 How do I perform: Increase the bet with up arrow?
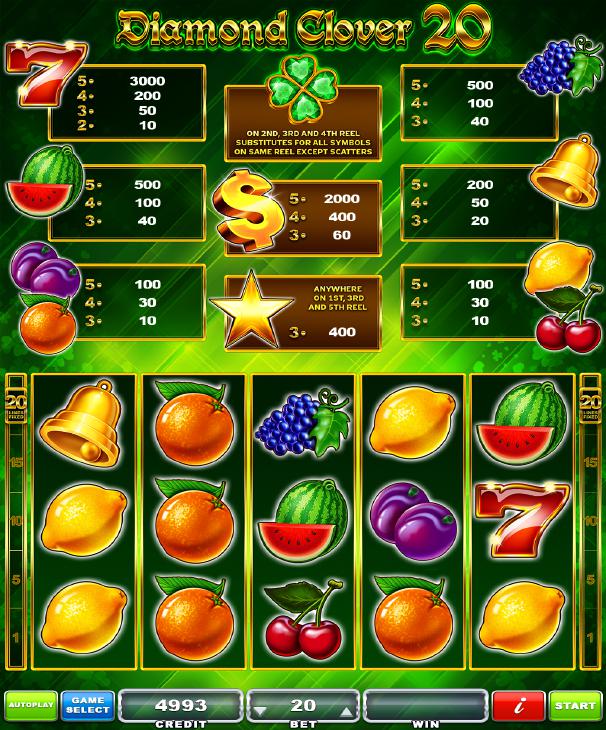[x=349, y=710]
